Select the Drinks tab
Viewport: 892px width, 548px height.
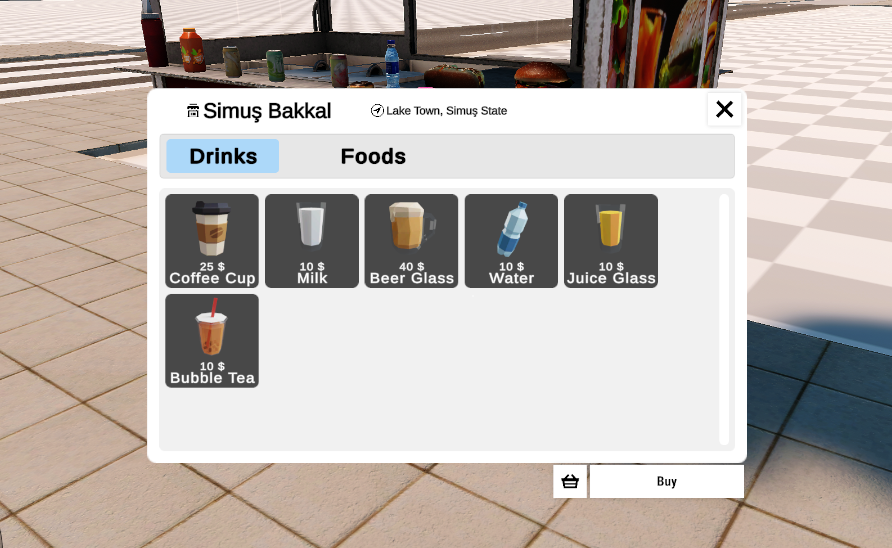coord(223,156)
